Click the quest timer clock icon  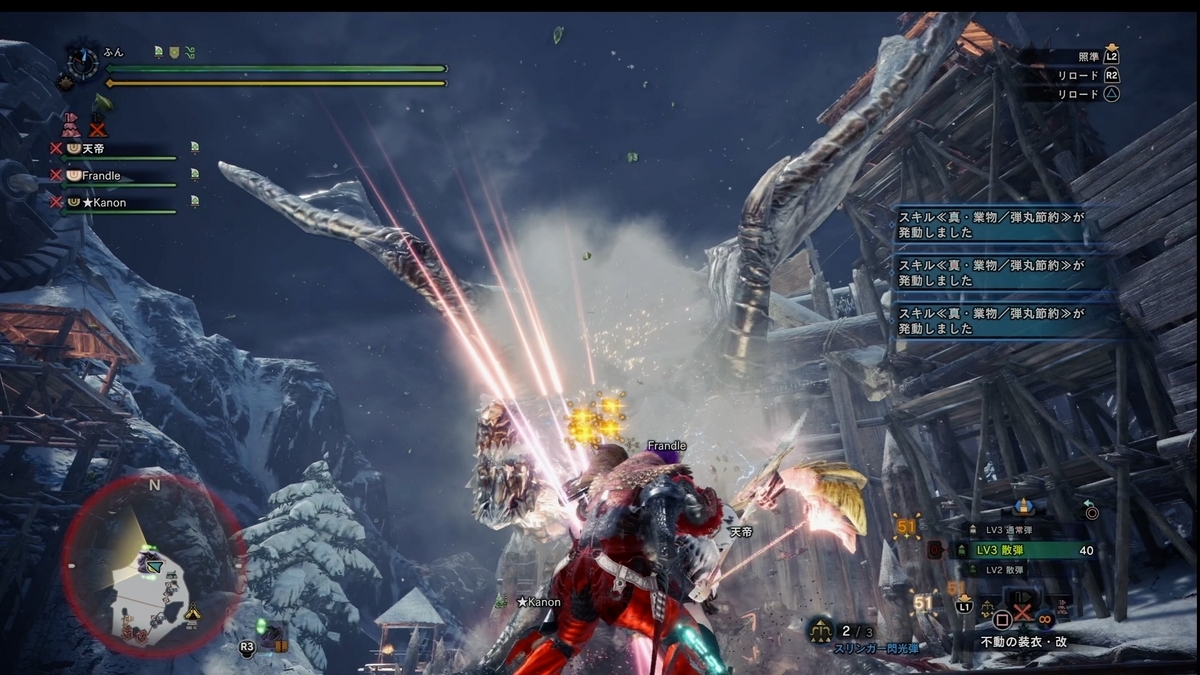coord(82,64)
